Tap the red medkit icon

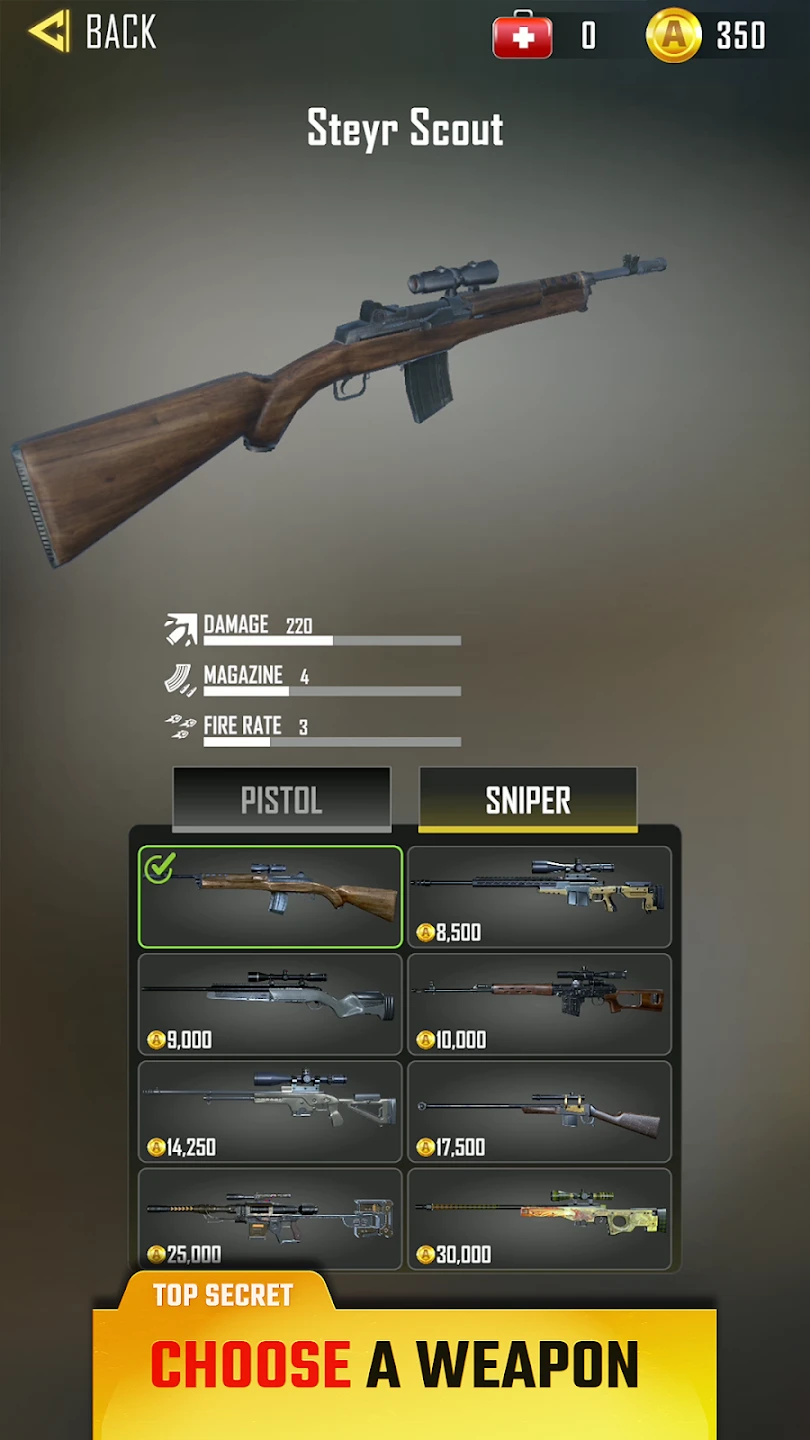(522, 37)
